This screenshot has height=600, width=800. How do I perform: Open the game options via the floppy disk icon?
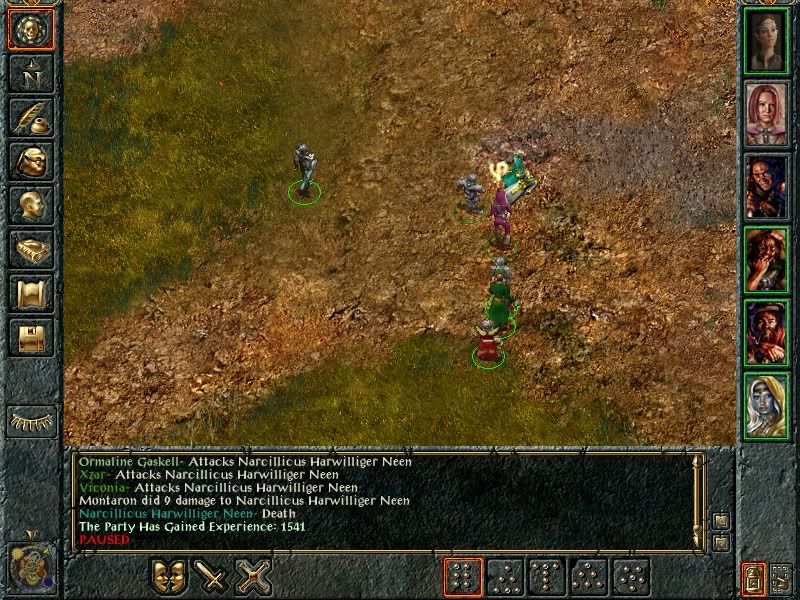coord(30,338)
